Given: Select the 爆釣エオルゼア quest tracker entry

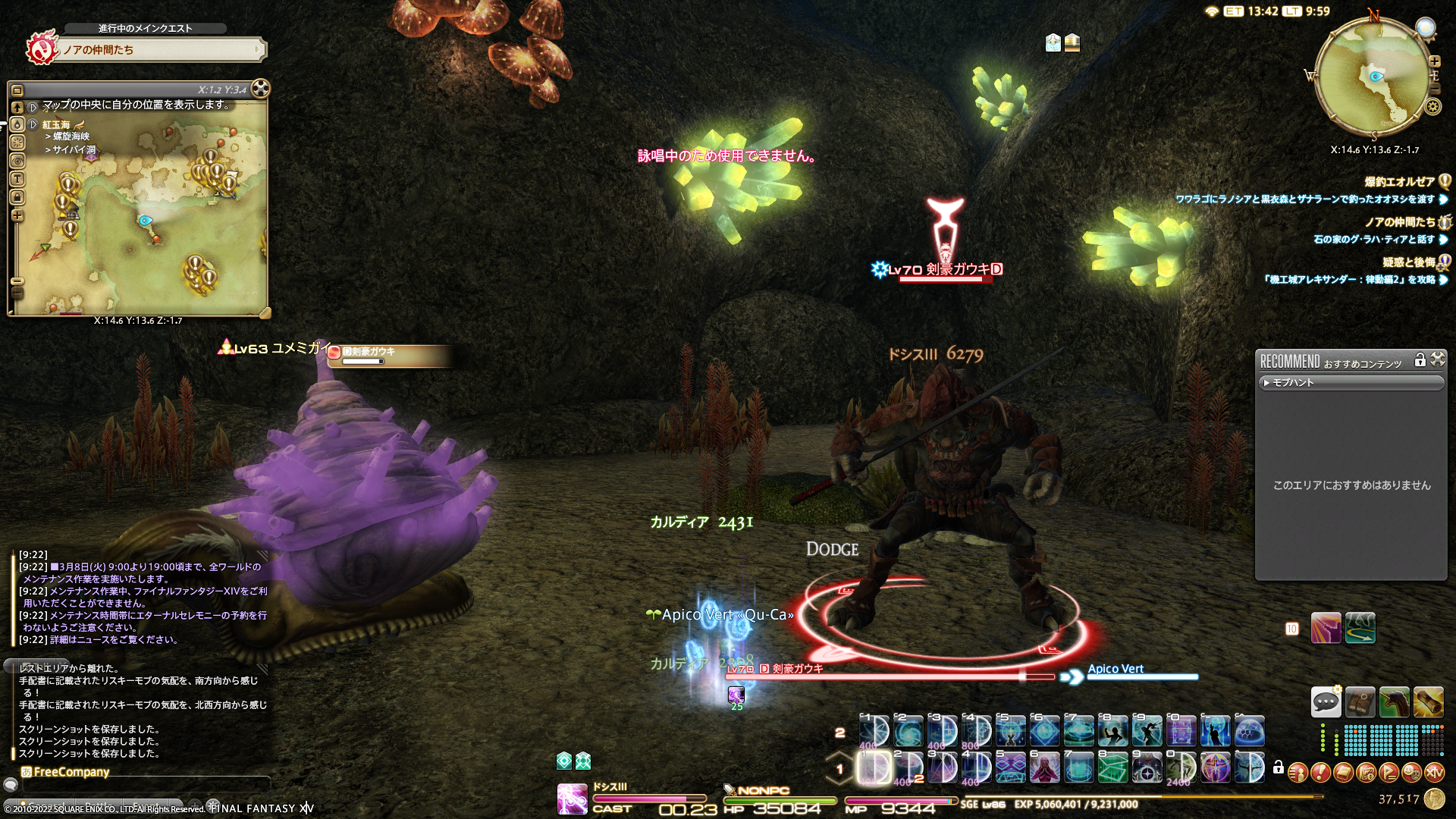Looking at the screenshot, I should point(1399,182).
